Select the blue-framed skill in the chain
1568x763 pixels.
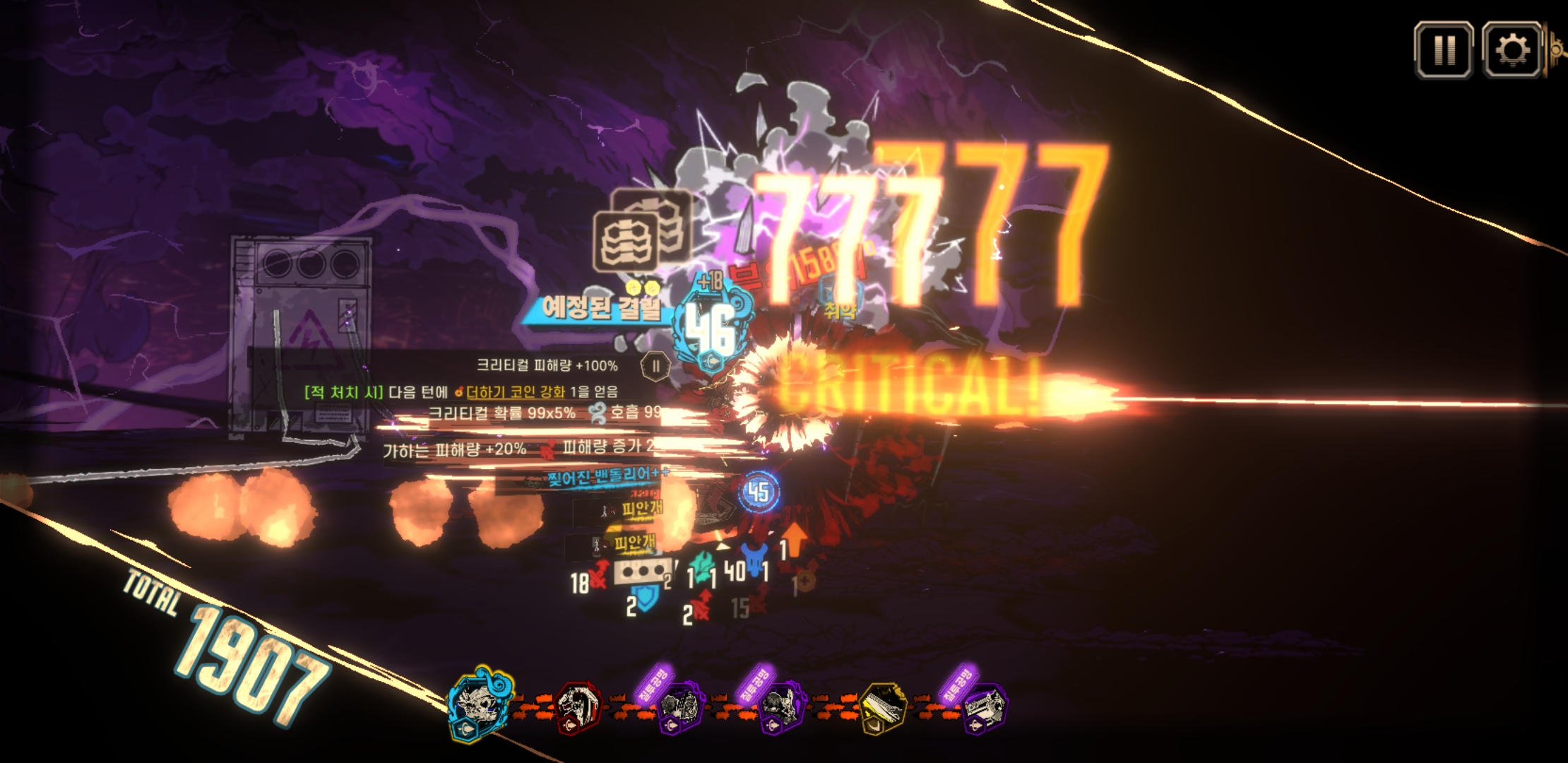481,704
